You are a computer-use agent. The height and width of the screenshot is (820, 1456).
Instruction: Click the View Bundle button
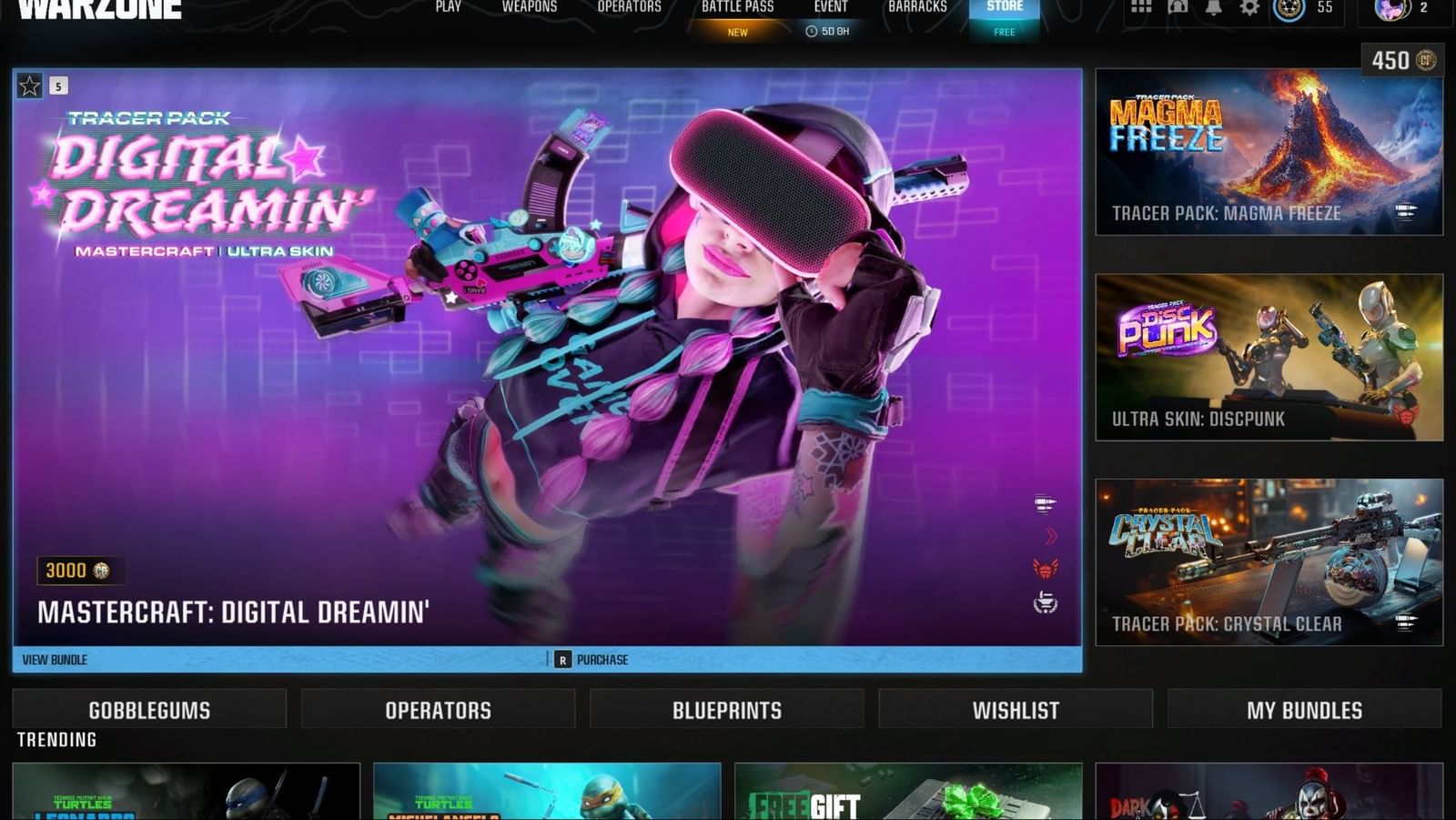tap(55, 659)
